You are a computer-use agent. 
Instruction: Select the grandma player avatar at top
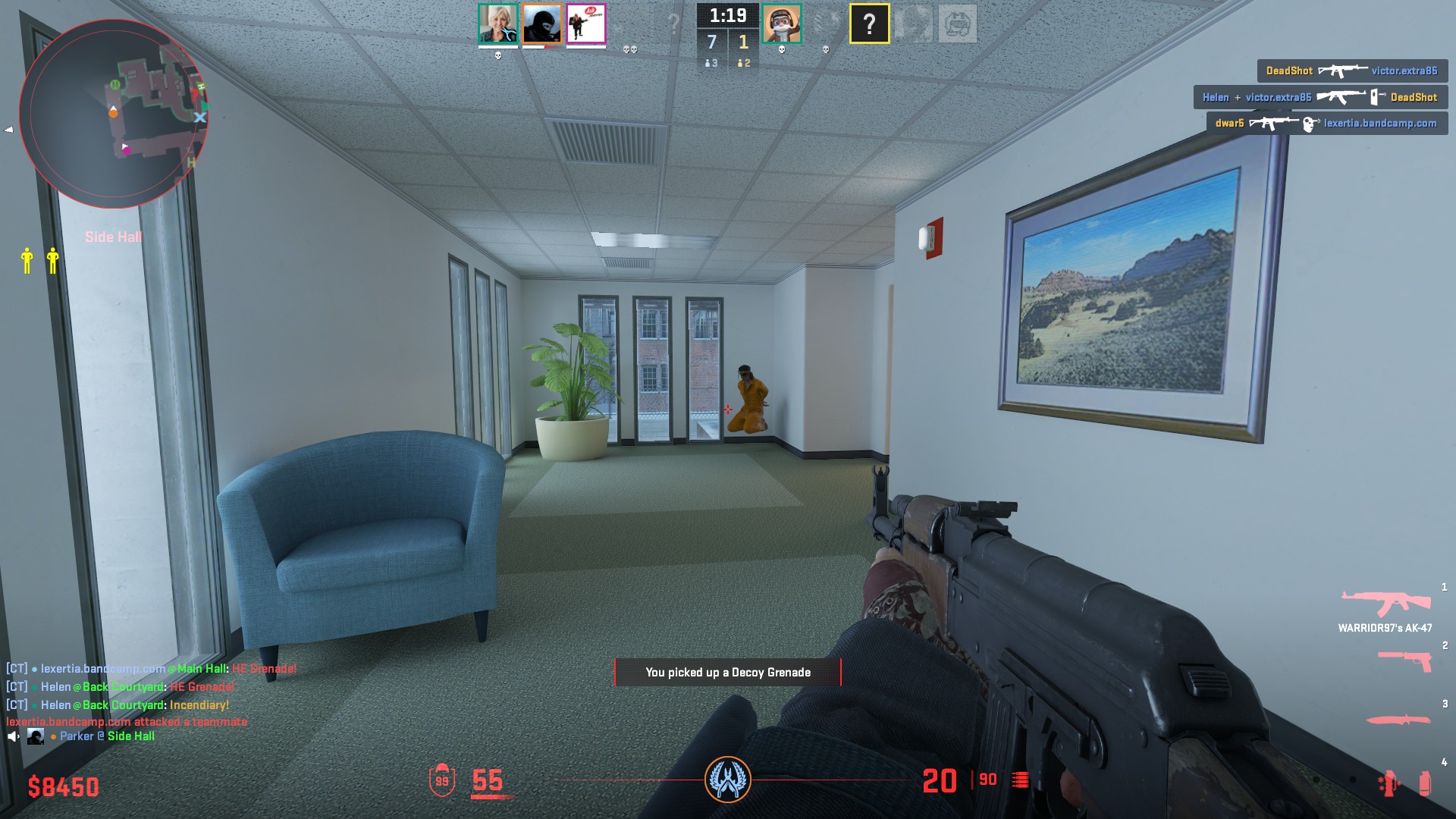[x=497, y=22]
